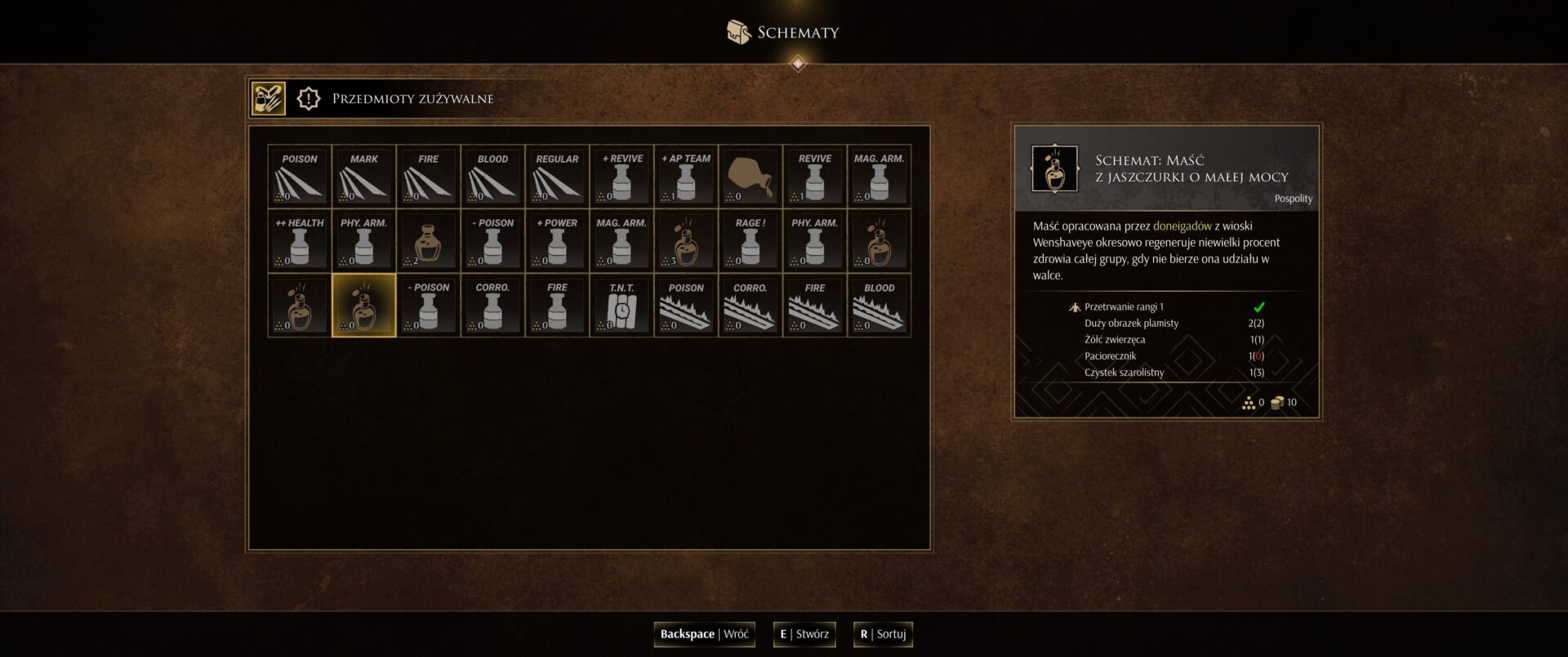This screenshot has height=657, width=1568.
Task: Select the BLOOD spike trap schematic
Action: (879, 306)
